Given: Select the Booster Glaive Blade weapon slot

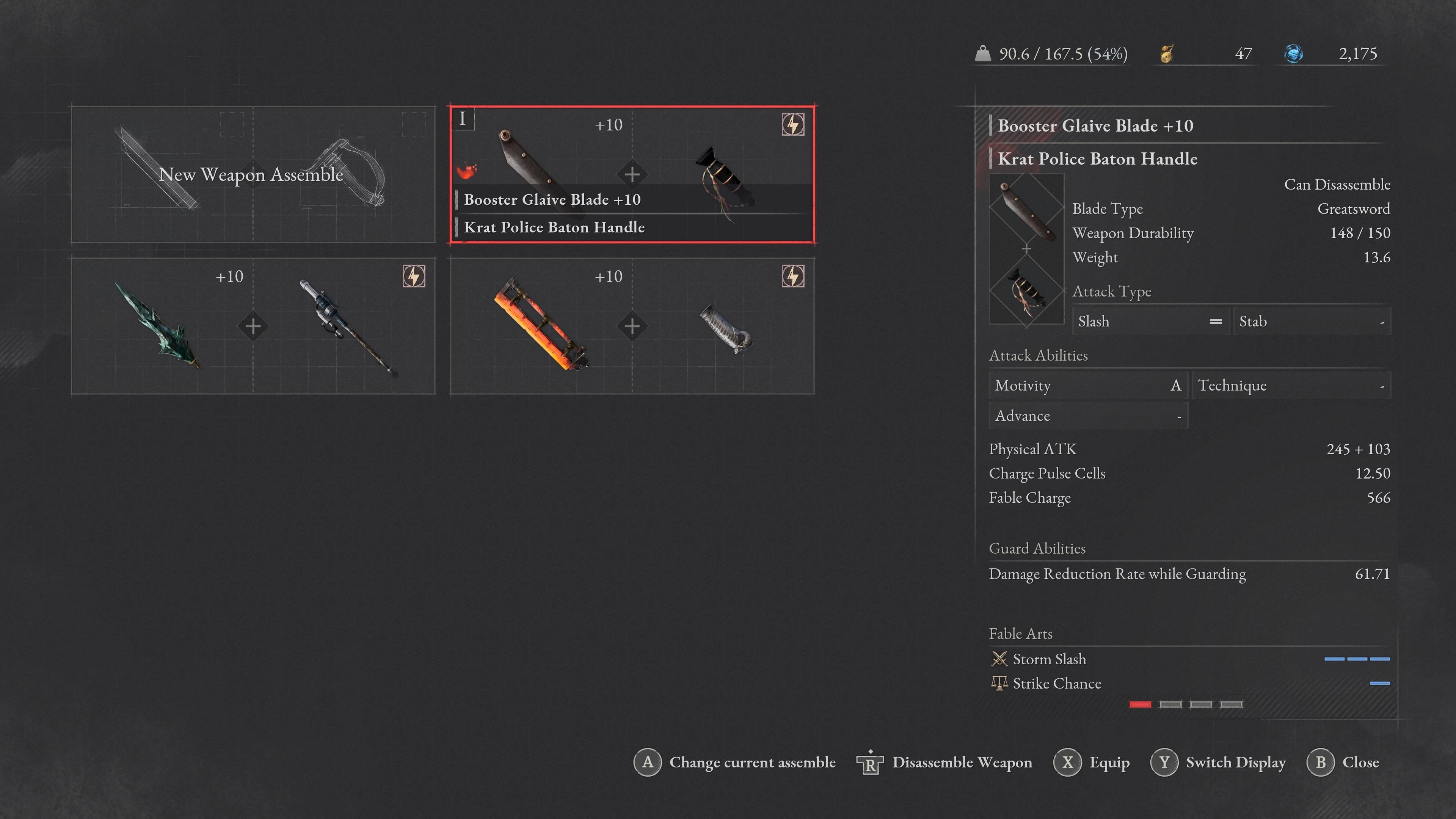Looking at the screenshot, I should tap(632, 174).
